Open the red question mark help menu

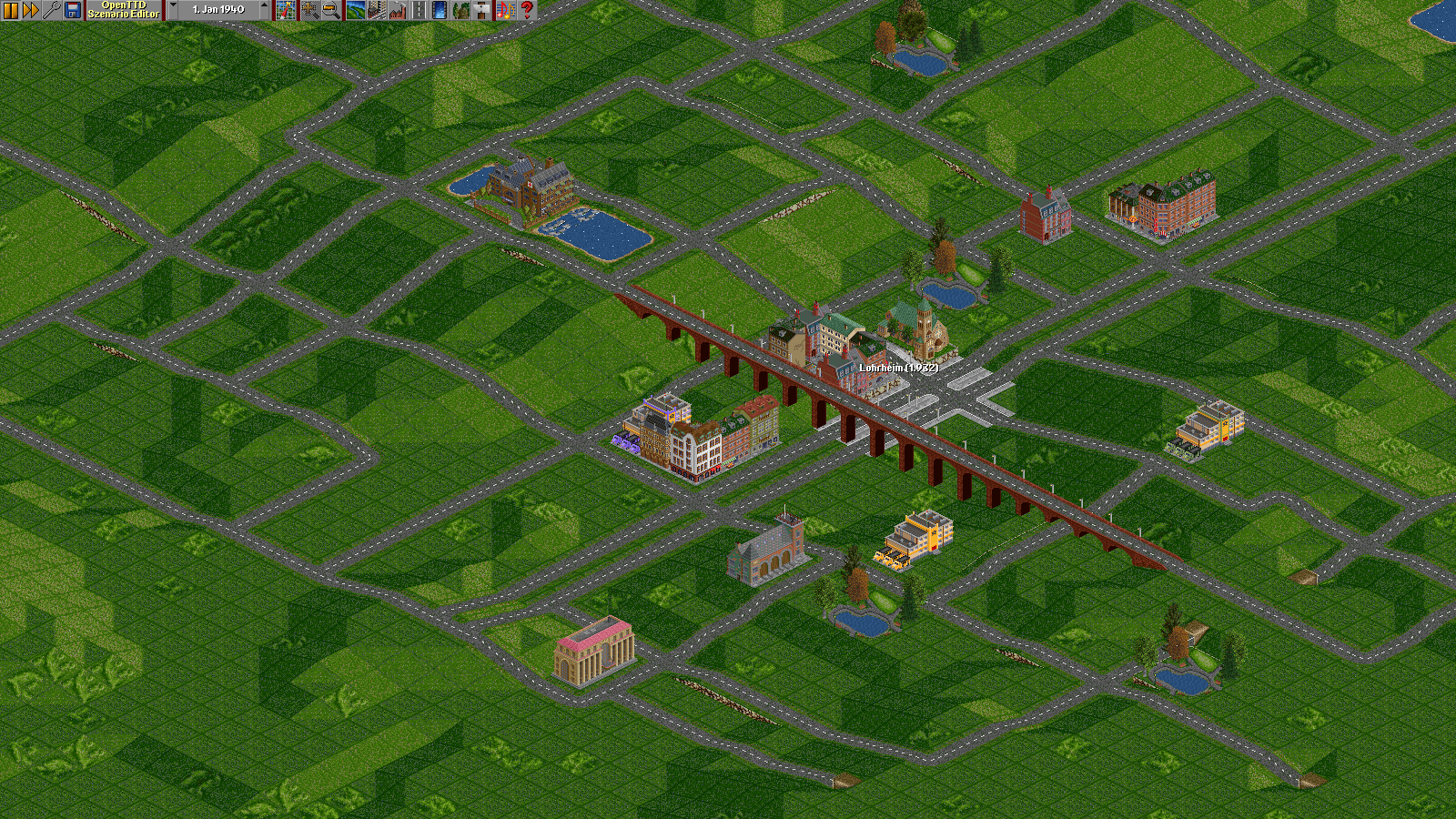[526, 10]
